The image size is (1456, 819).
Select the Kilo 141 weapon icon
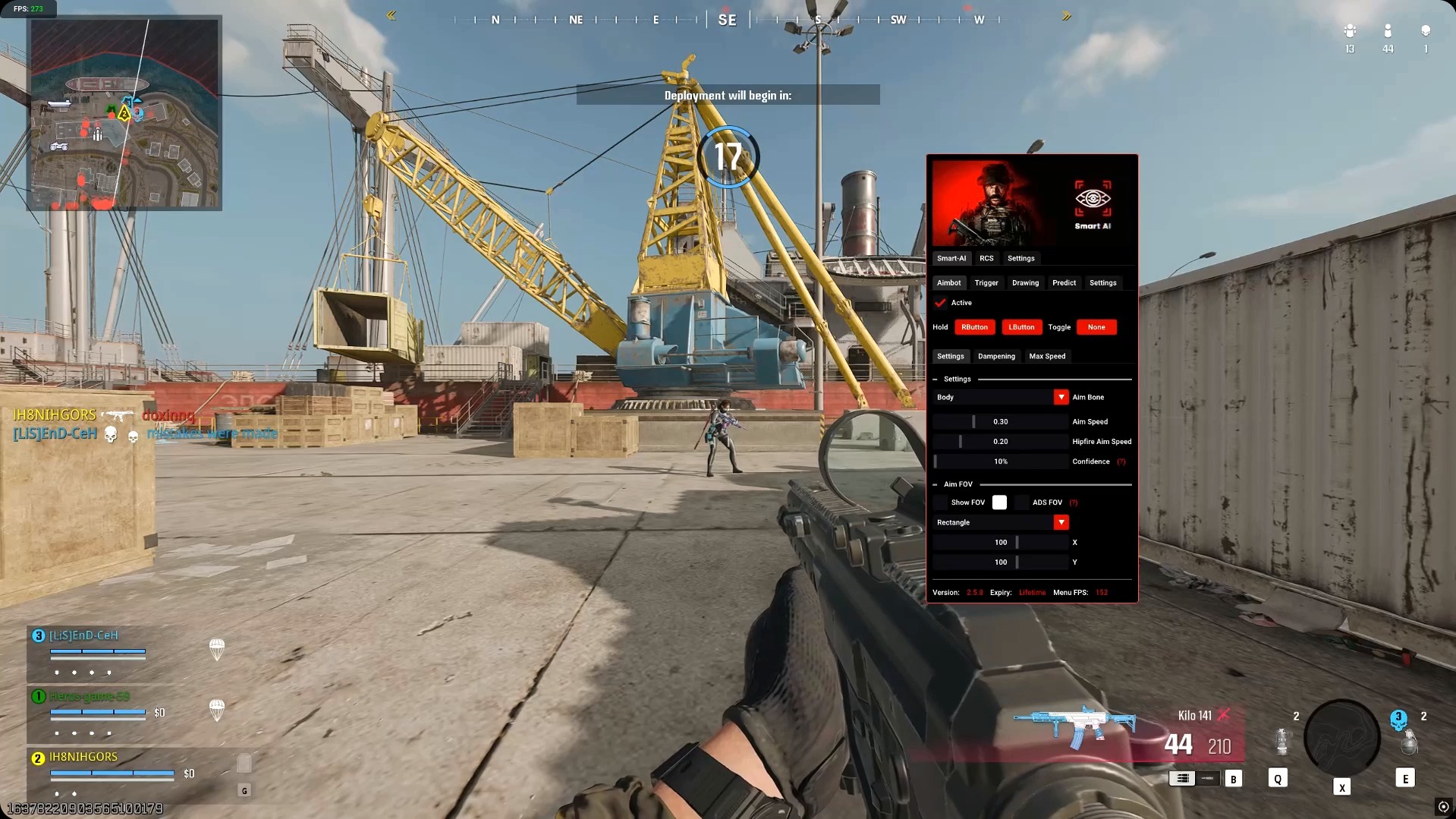1074,724
